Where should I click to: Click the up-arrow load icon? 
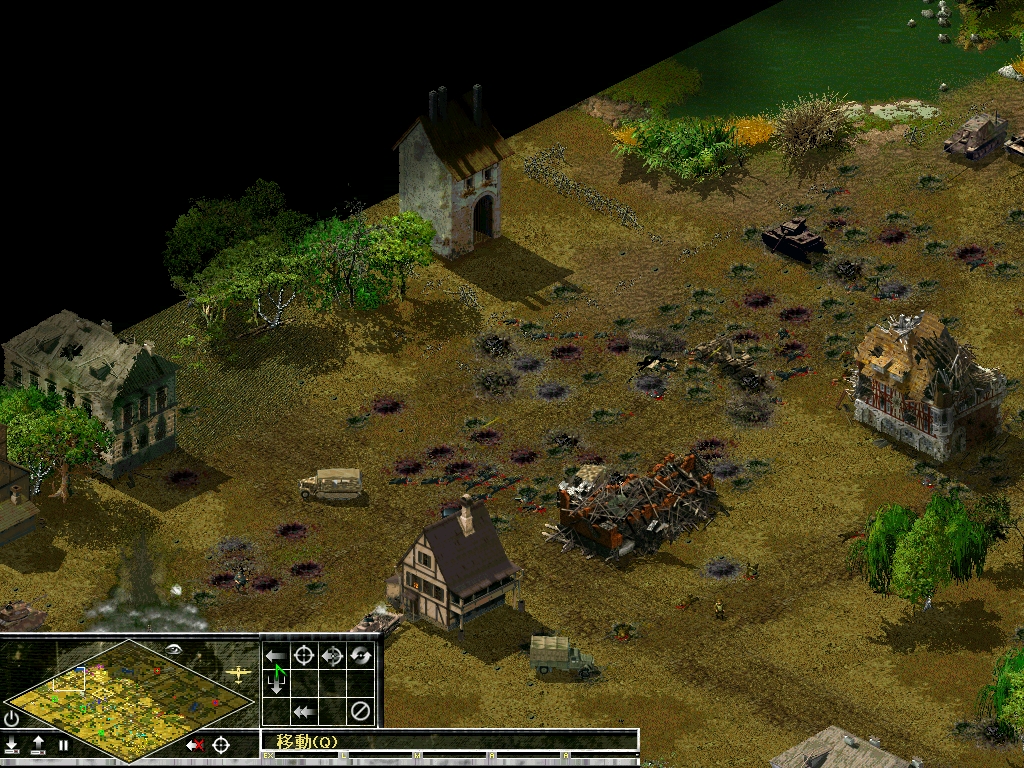coord(37,745)
